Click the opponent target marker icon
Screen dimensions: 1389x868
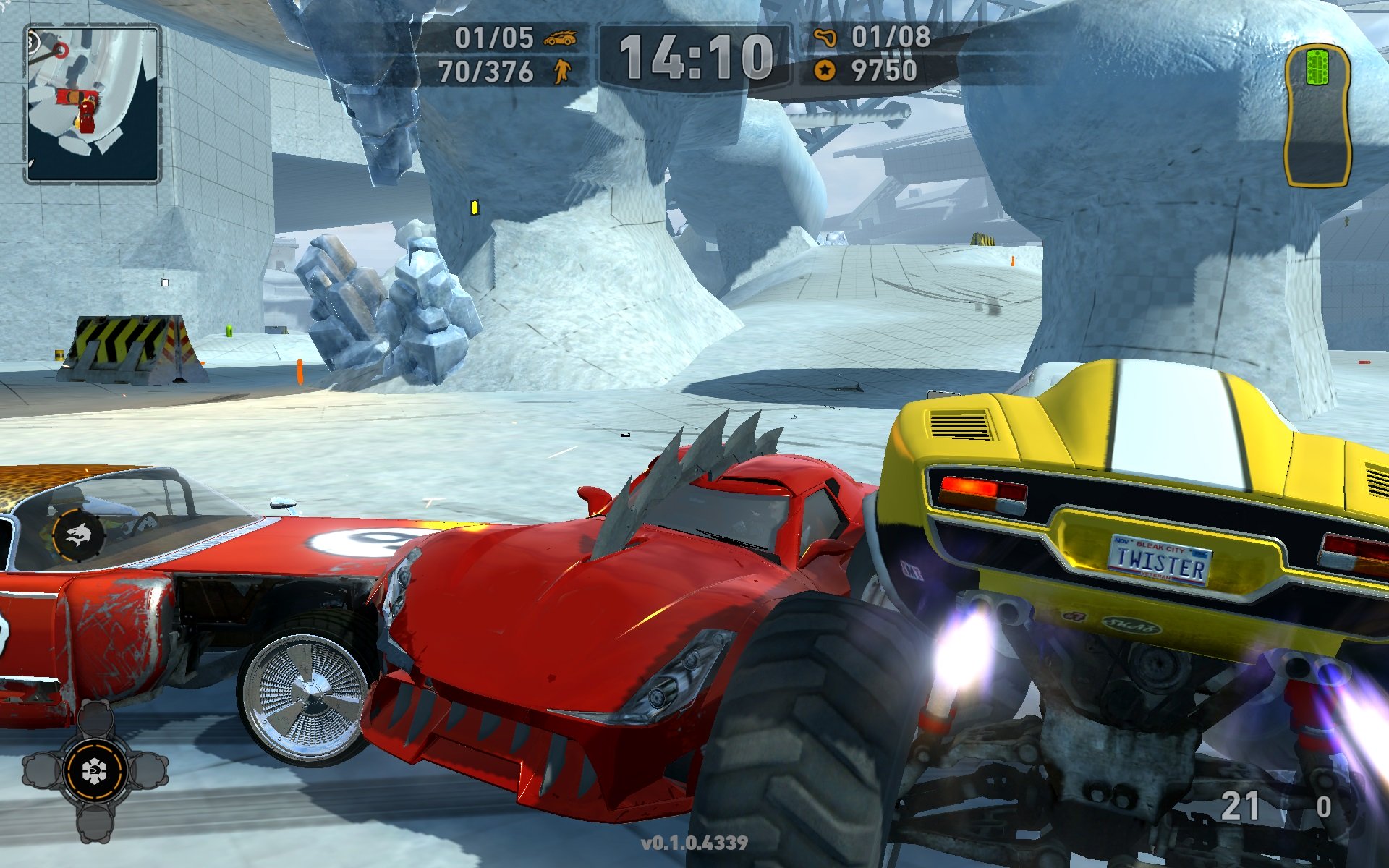pyautogui.click(x=79, y=535)
